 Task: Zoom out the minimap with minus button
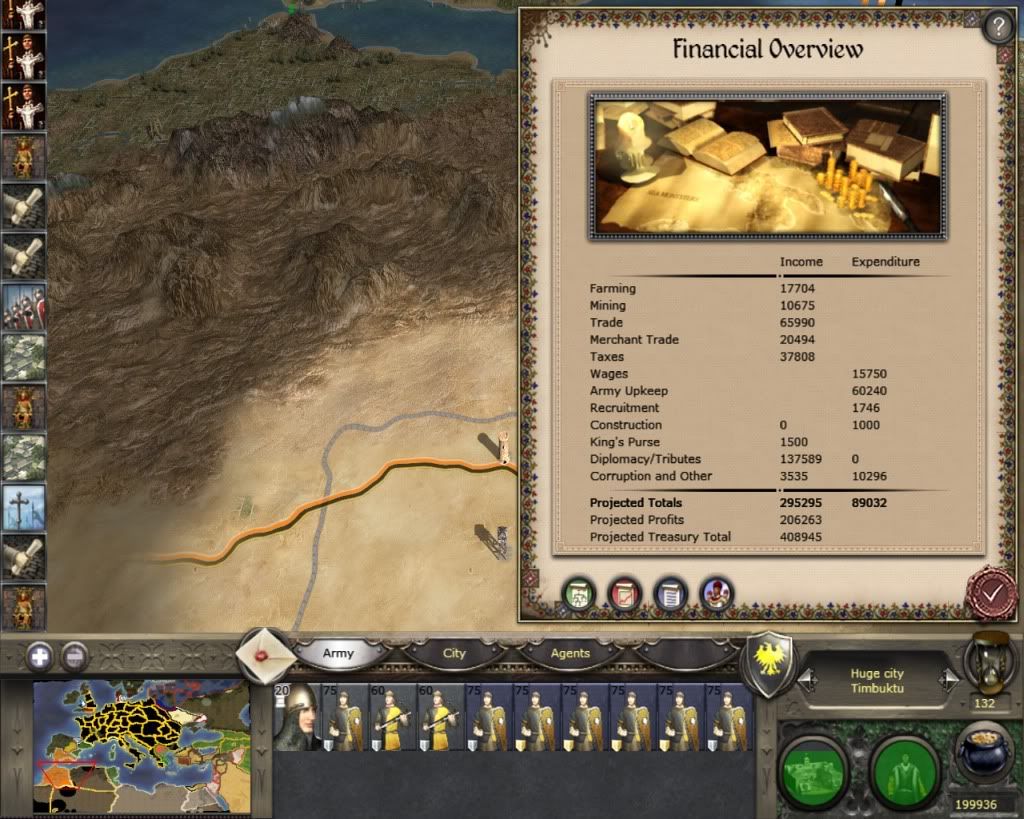(74, 656)
